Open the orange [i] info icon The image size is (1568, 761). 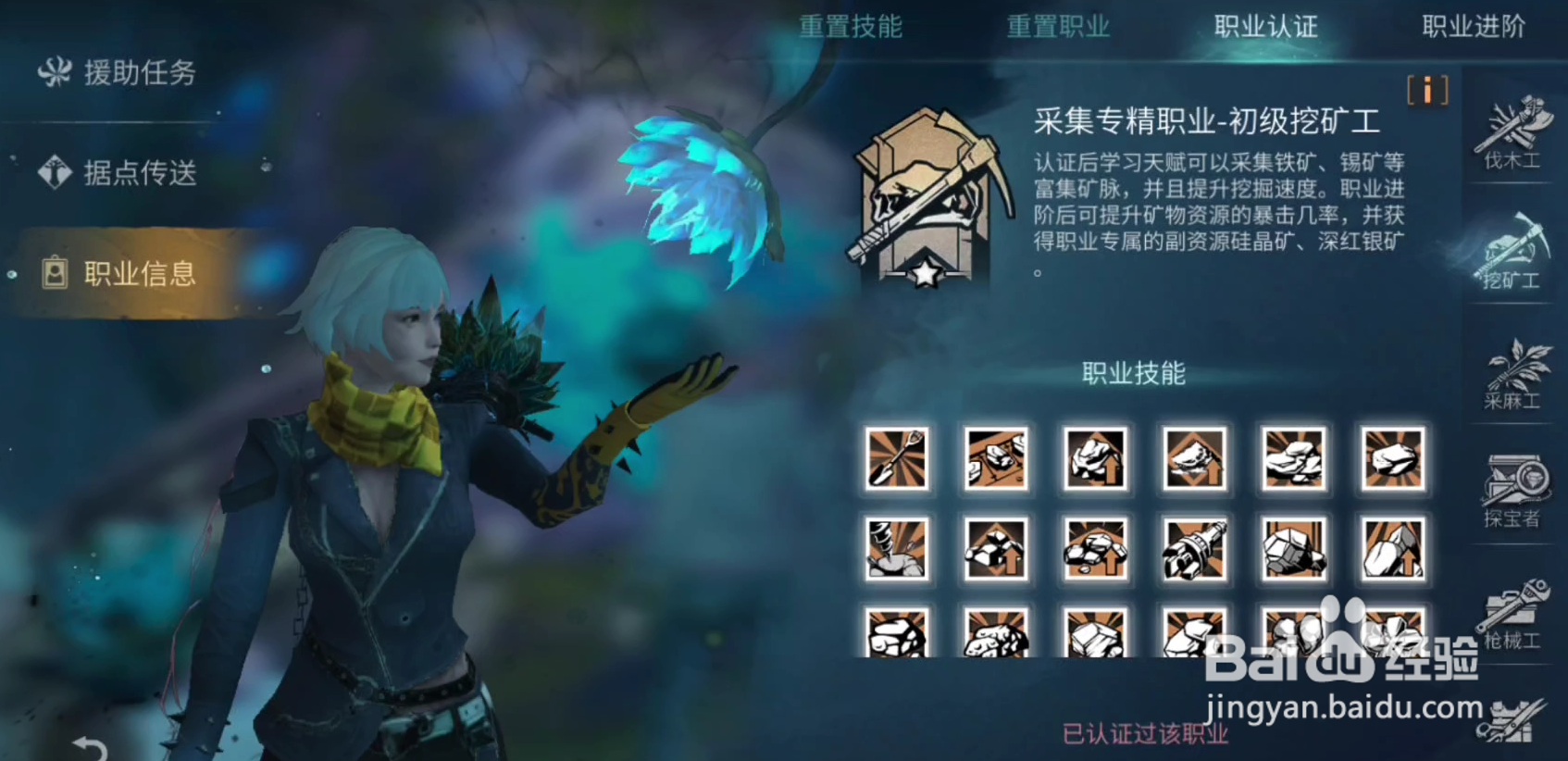point(1426,91)
